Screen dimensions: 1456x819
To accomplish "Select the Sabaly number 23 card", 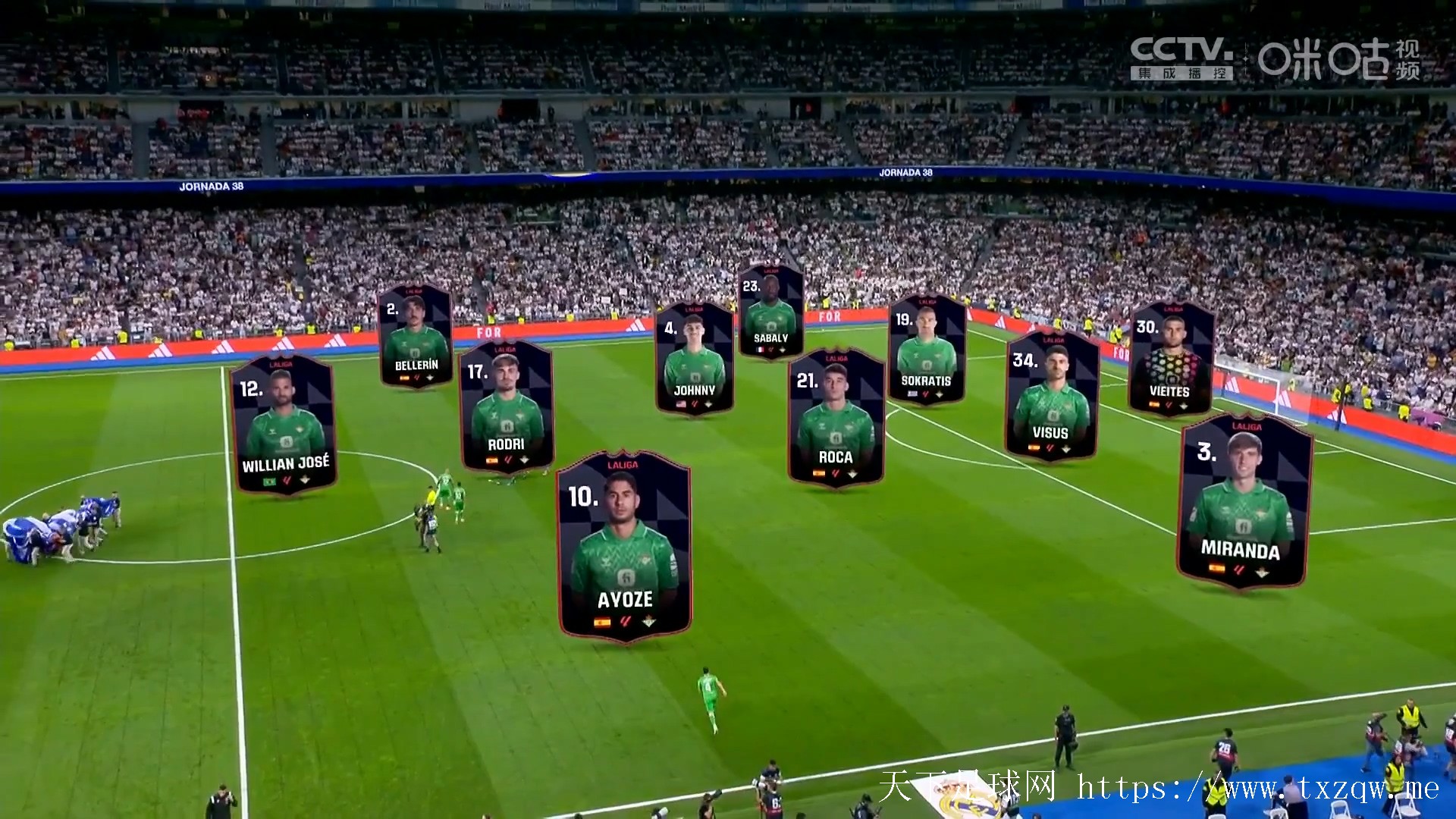I will [770, 311].
